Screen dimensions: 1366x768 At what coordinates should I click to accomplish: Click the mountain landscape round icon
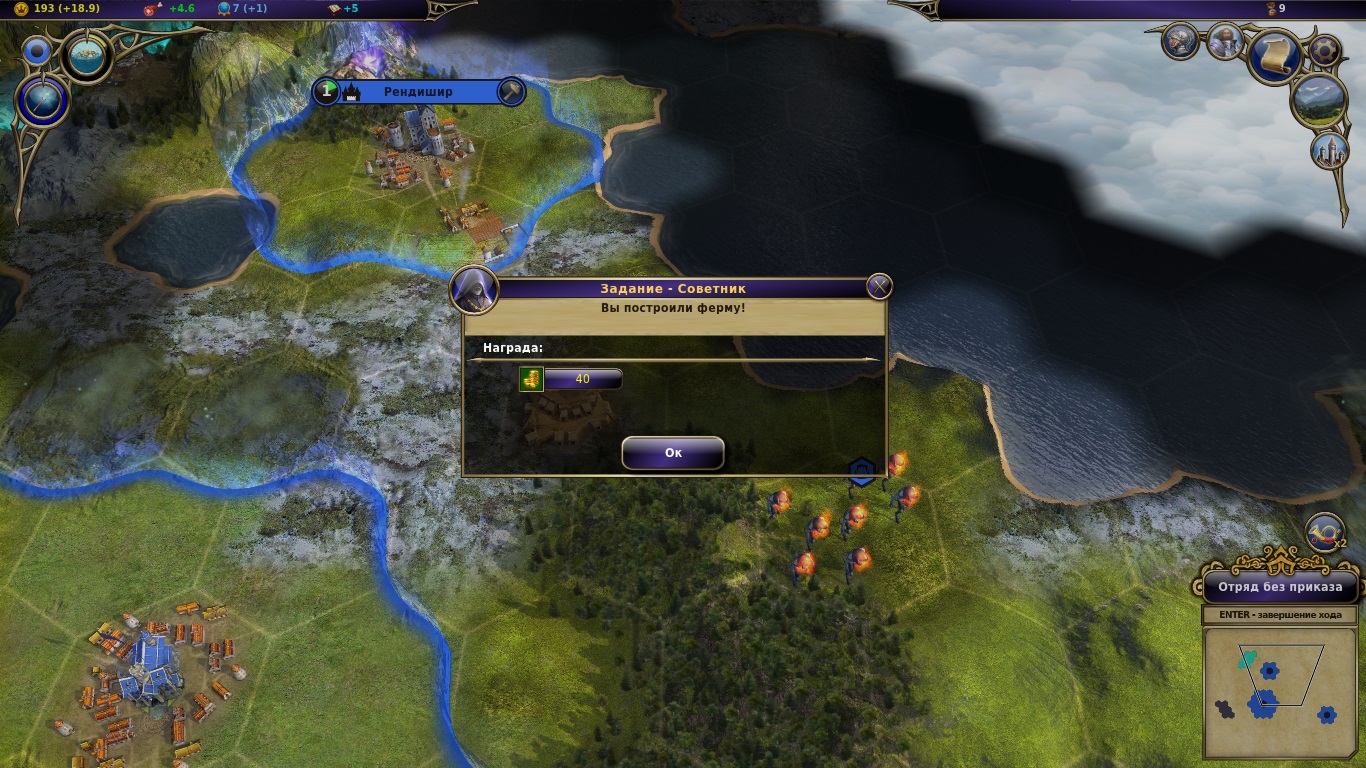1319,100
